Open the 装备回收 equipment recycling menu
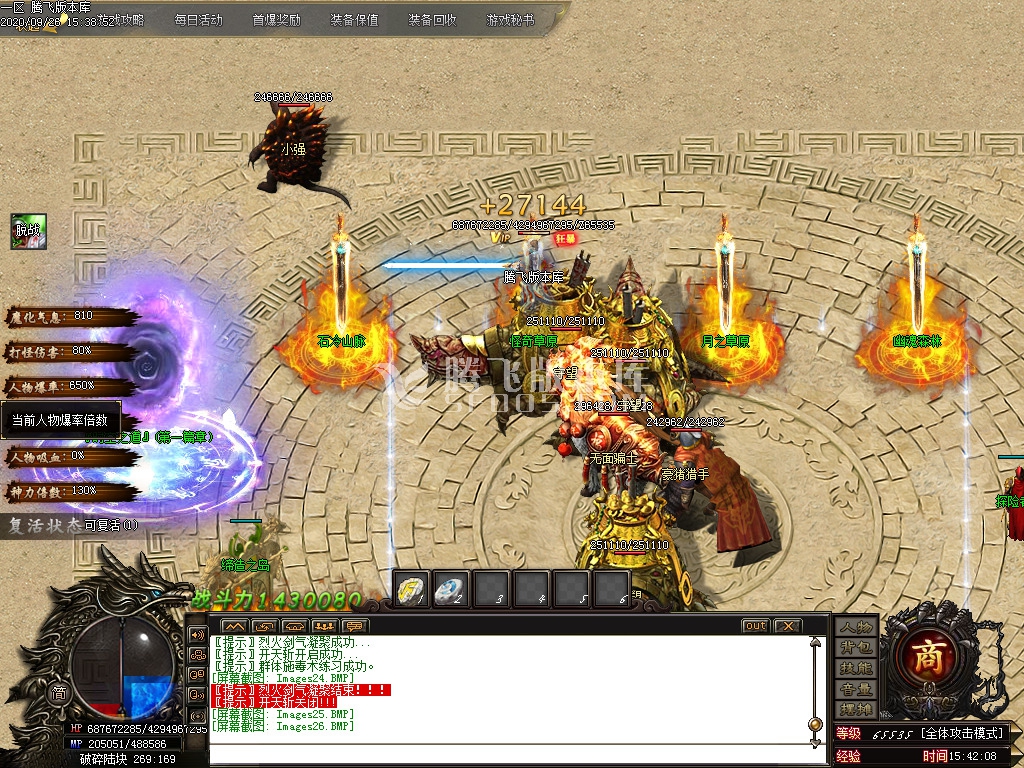The height and width of the screenshot is (768, 1024). pos(432,19)
